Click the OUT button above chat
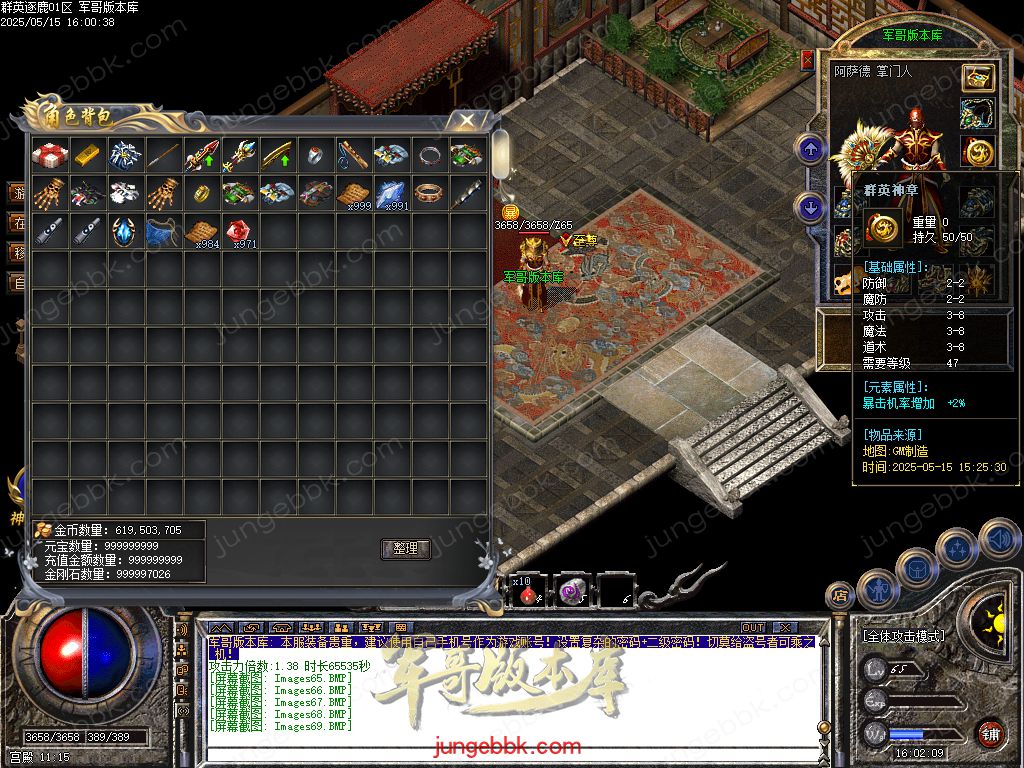 [753, 628]
